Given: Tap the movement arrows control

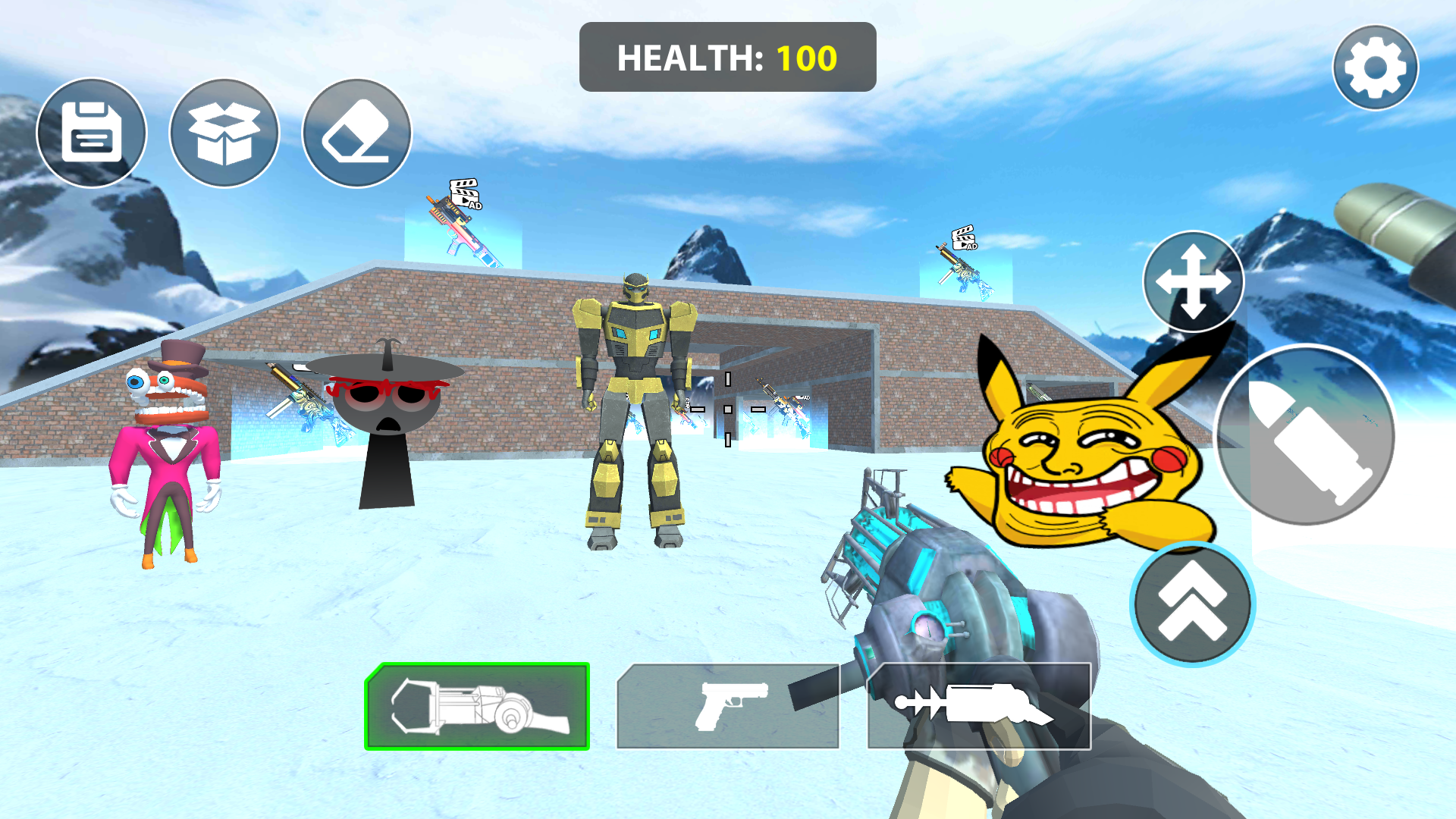Looking at the screenshot, I should point(1193,281).
